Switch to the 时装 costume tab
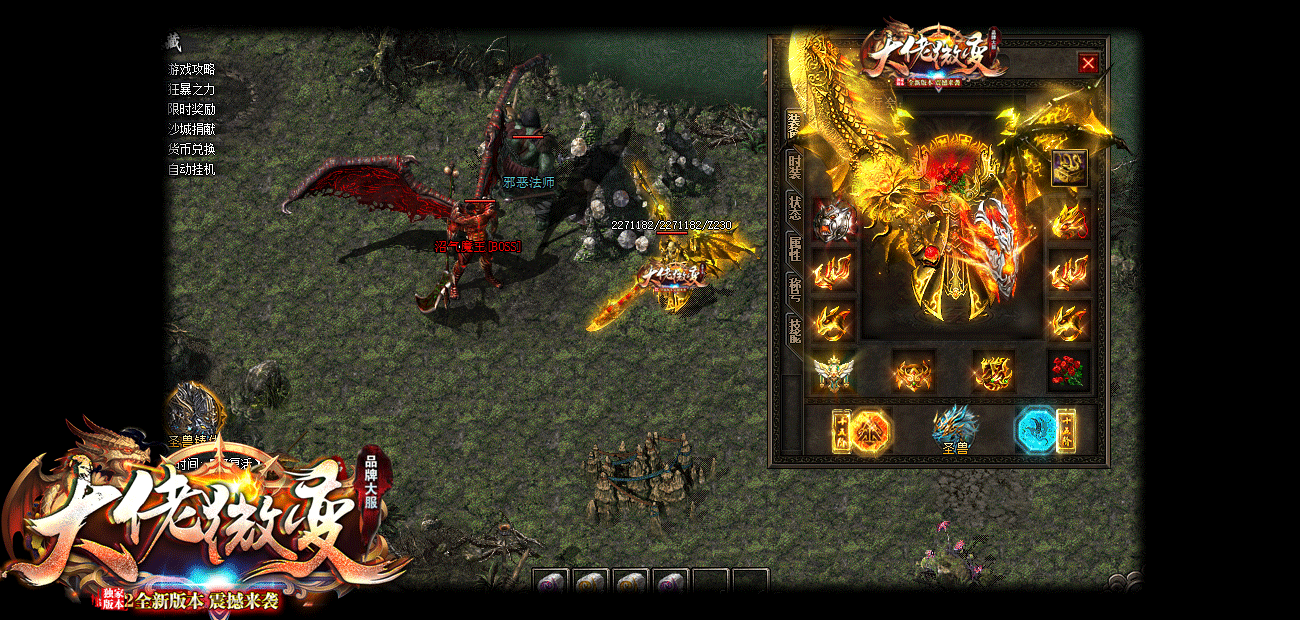1300x620 pixels. point(795,165)
